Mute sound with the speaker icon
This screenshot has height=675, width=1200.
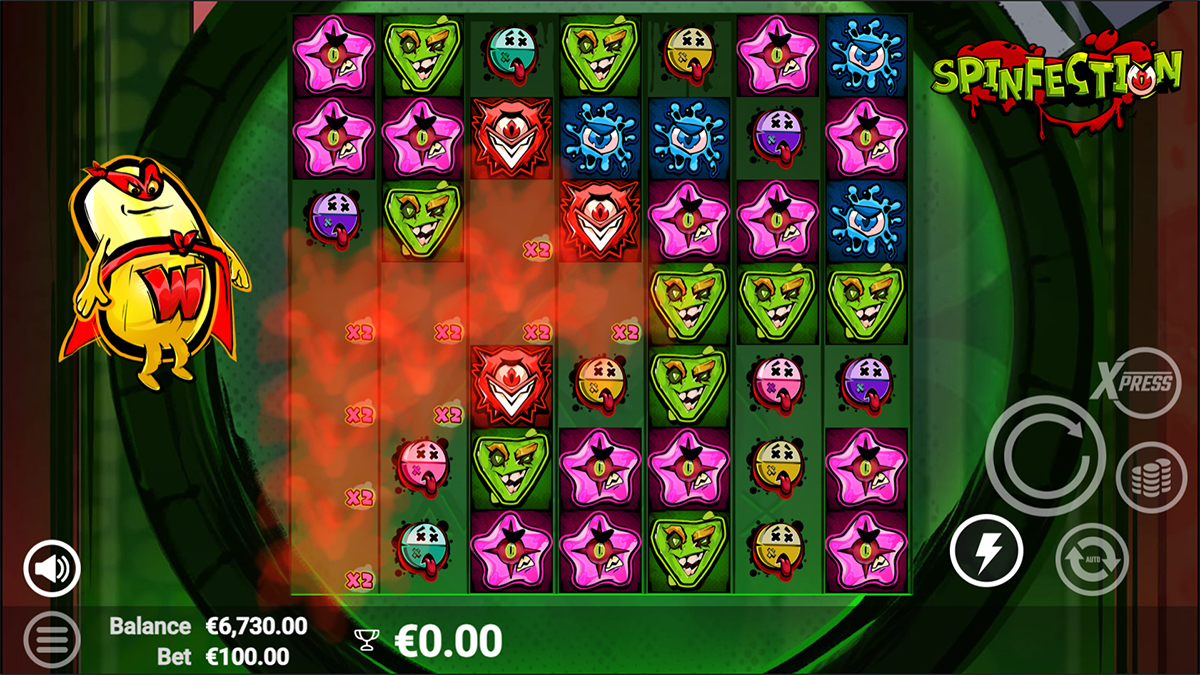(52, 569)
